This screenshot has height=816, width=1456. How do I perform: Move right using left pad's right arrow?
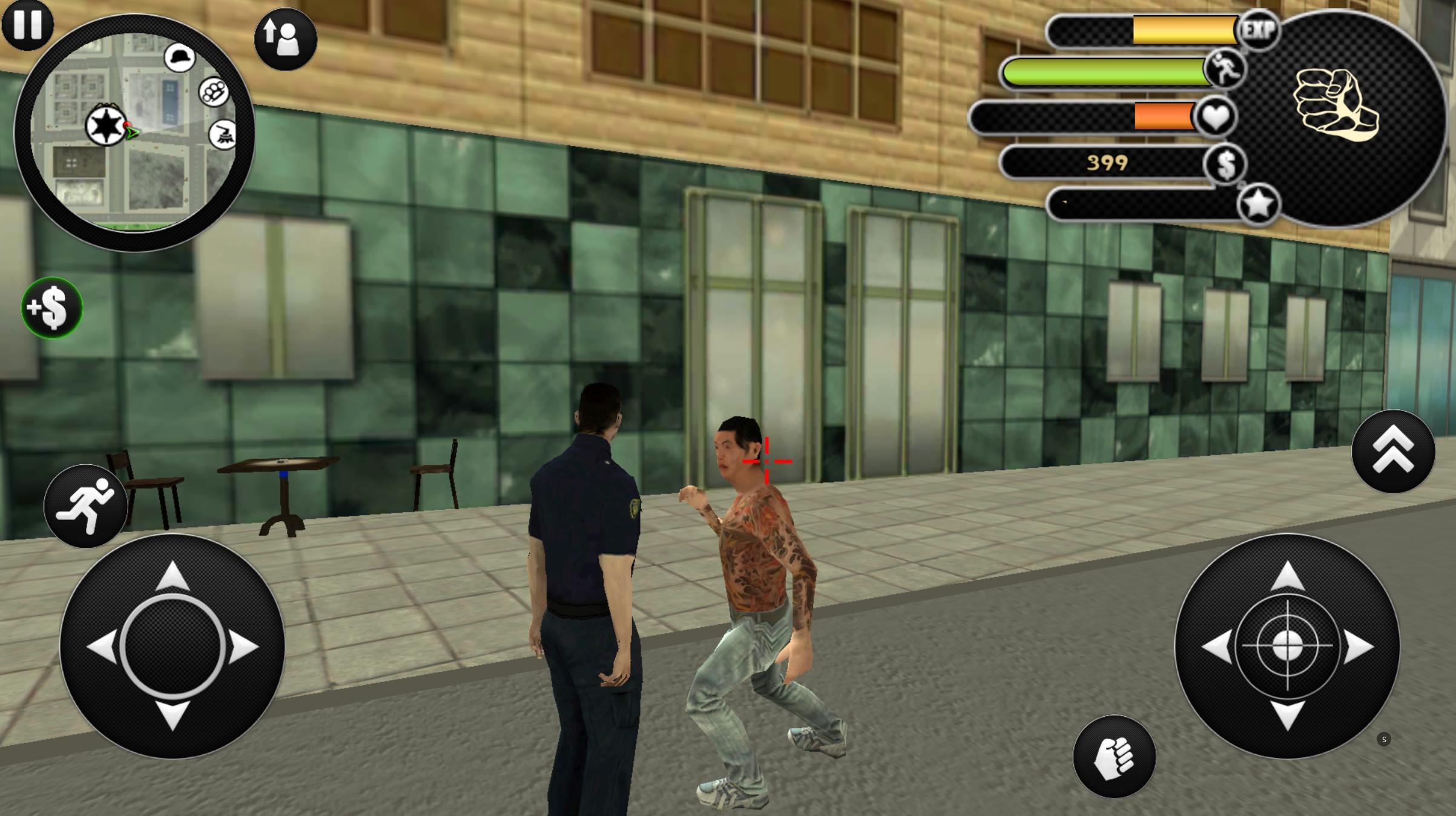pos(243,646)
